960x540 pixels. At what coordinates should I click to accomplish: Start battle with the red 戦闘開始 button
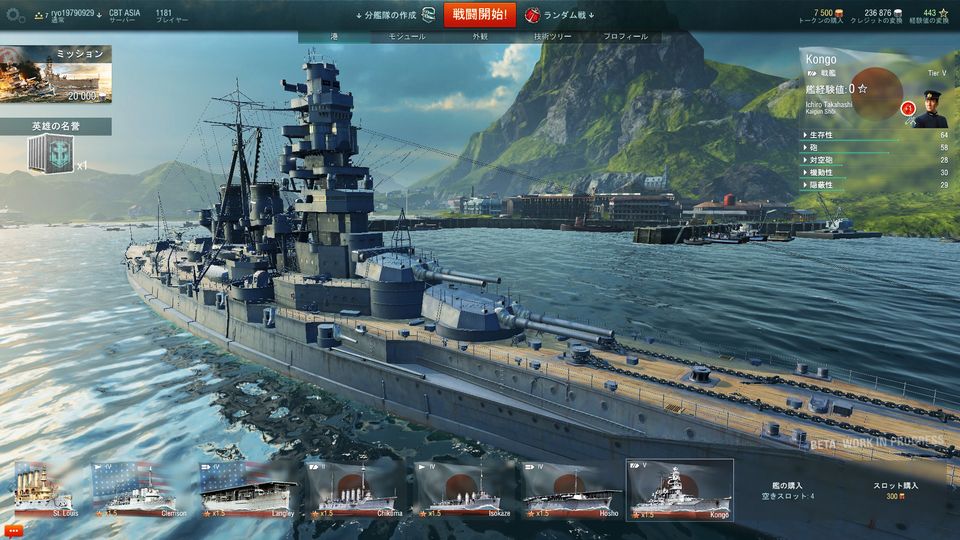pyautogui.click(x=480, y=15)
